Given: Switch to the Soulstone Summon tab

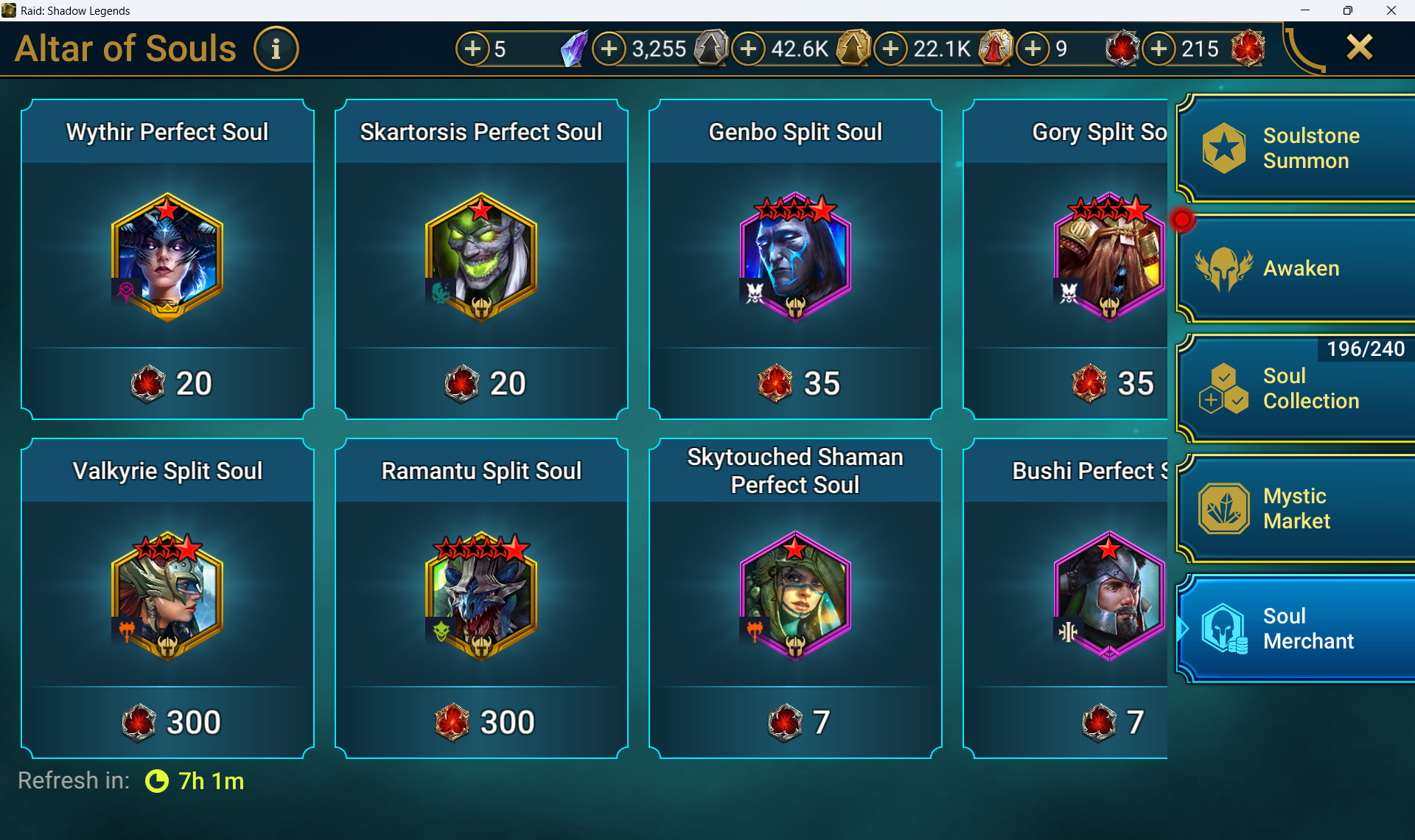Looking at the screenshot, I should 1296,149.
